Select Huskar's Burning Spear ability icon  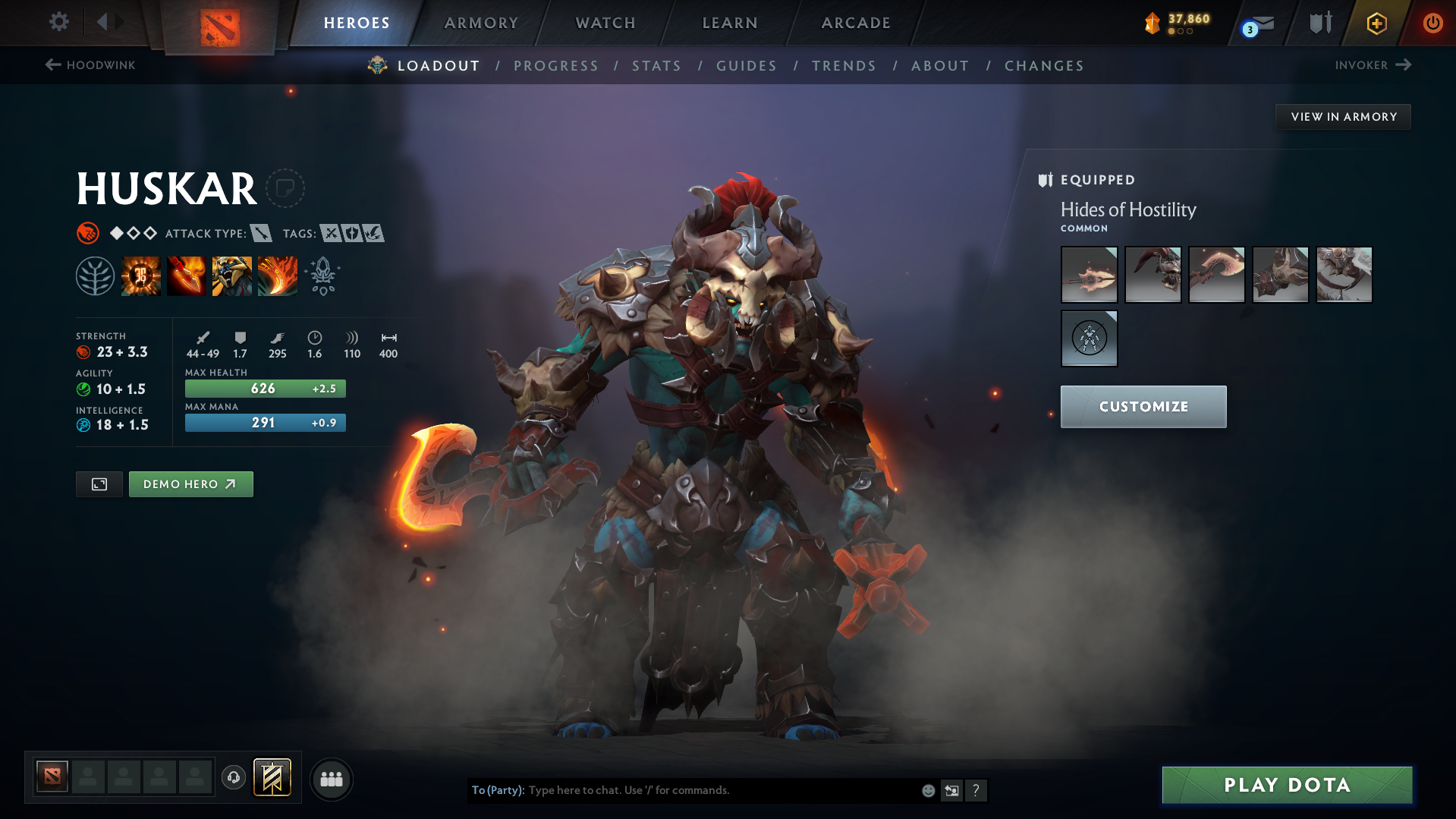pyautogui.click(x=187, y=276)
